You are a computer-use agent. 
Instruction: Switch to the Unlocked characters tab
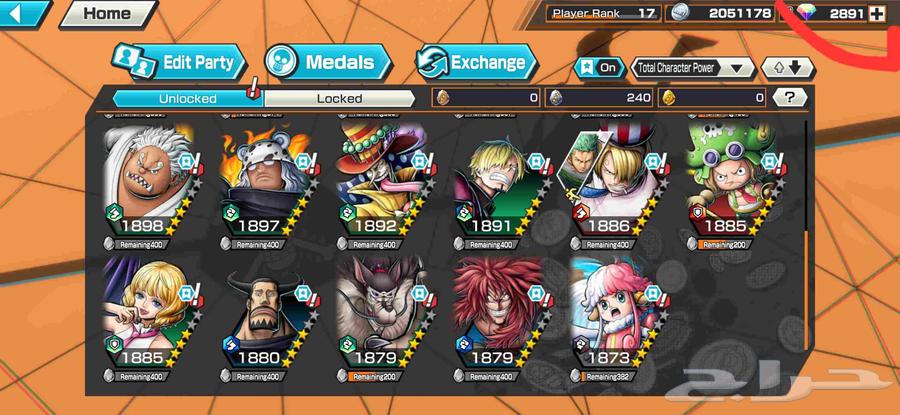tap(186, 98)
